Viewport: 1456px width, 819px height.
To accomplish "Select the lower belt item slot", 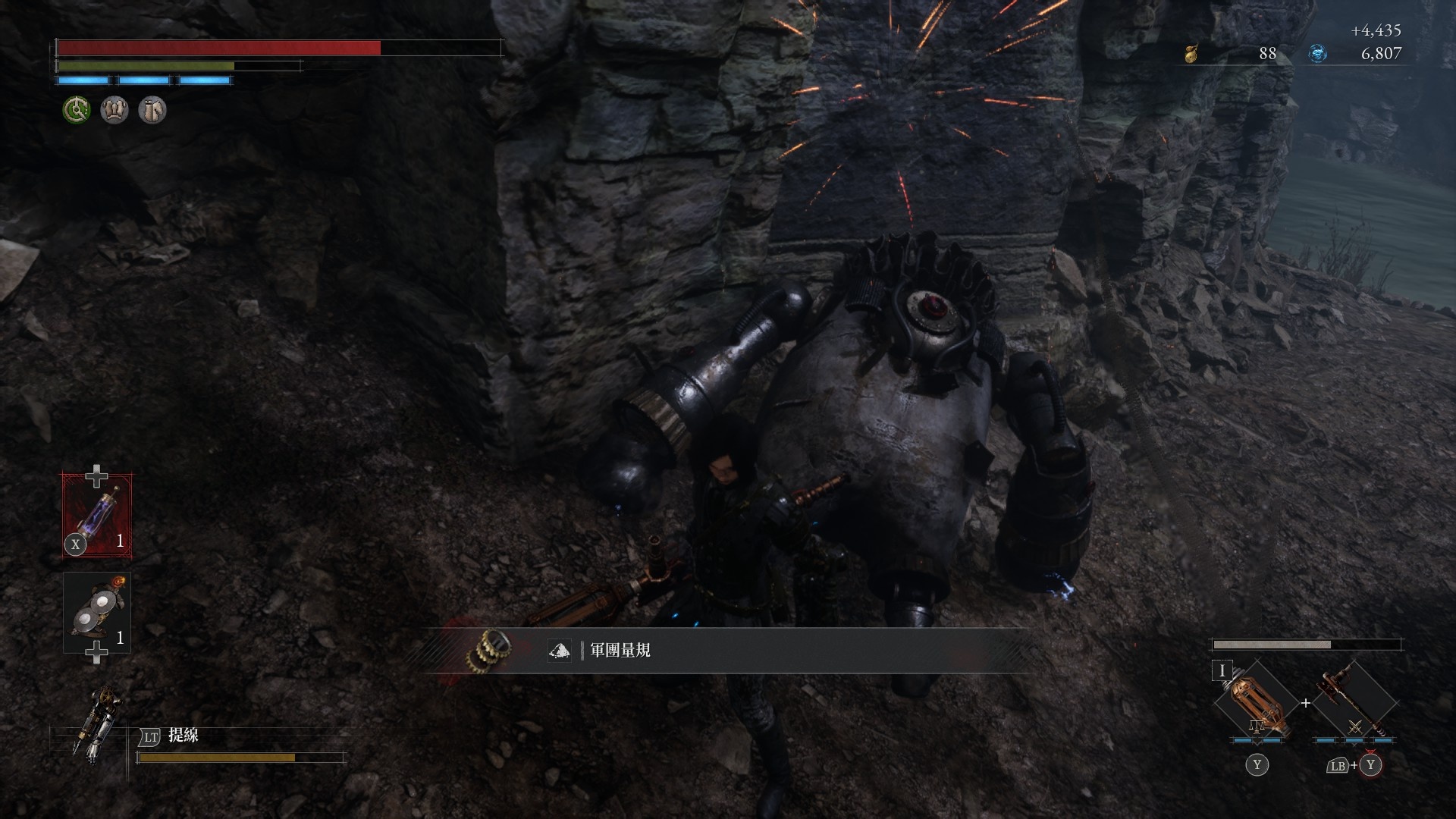I will [97, 613].
